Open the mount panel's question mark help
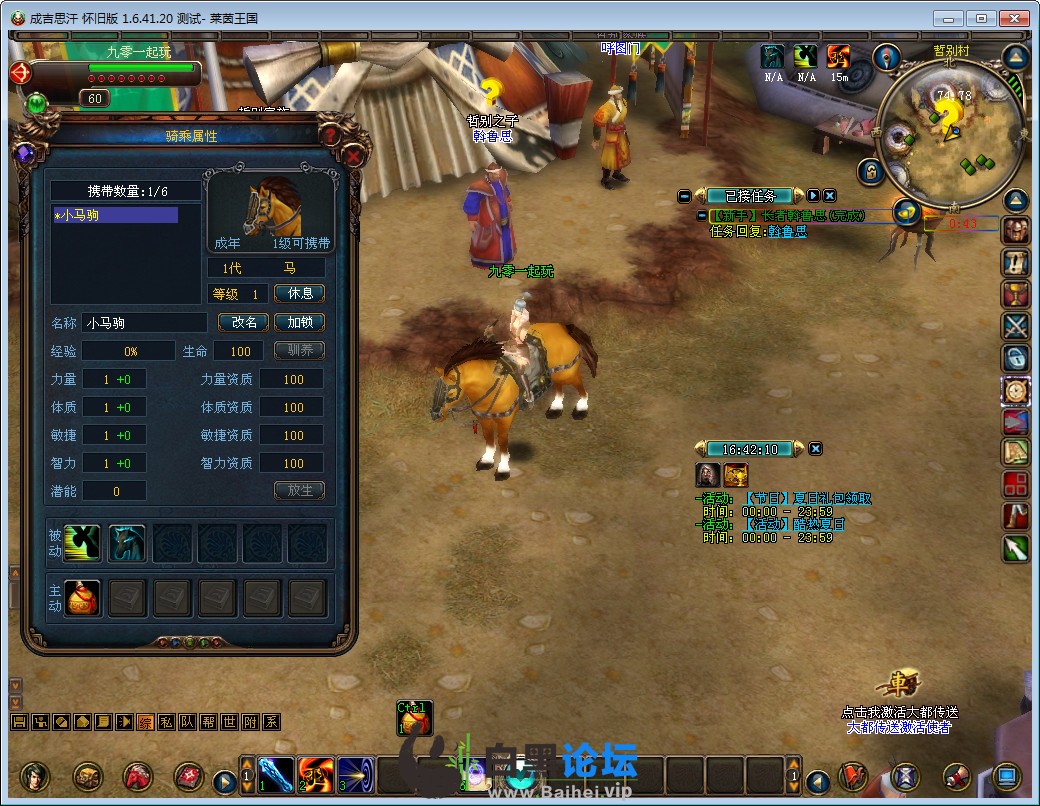This screenshot has height=806, width=1040. coord(331,133)
